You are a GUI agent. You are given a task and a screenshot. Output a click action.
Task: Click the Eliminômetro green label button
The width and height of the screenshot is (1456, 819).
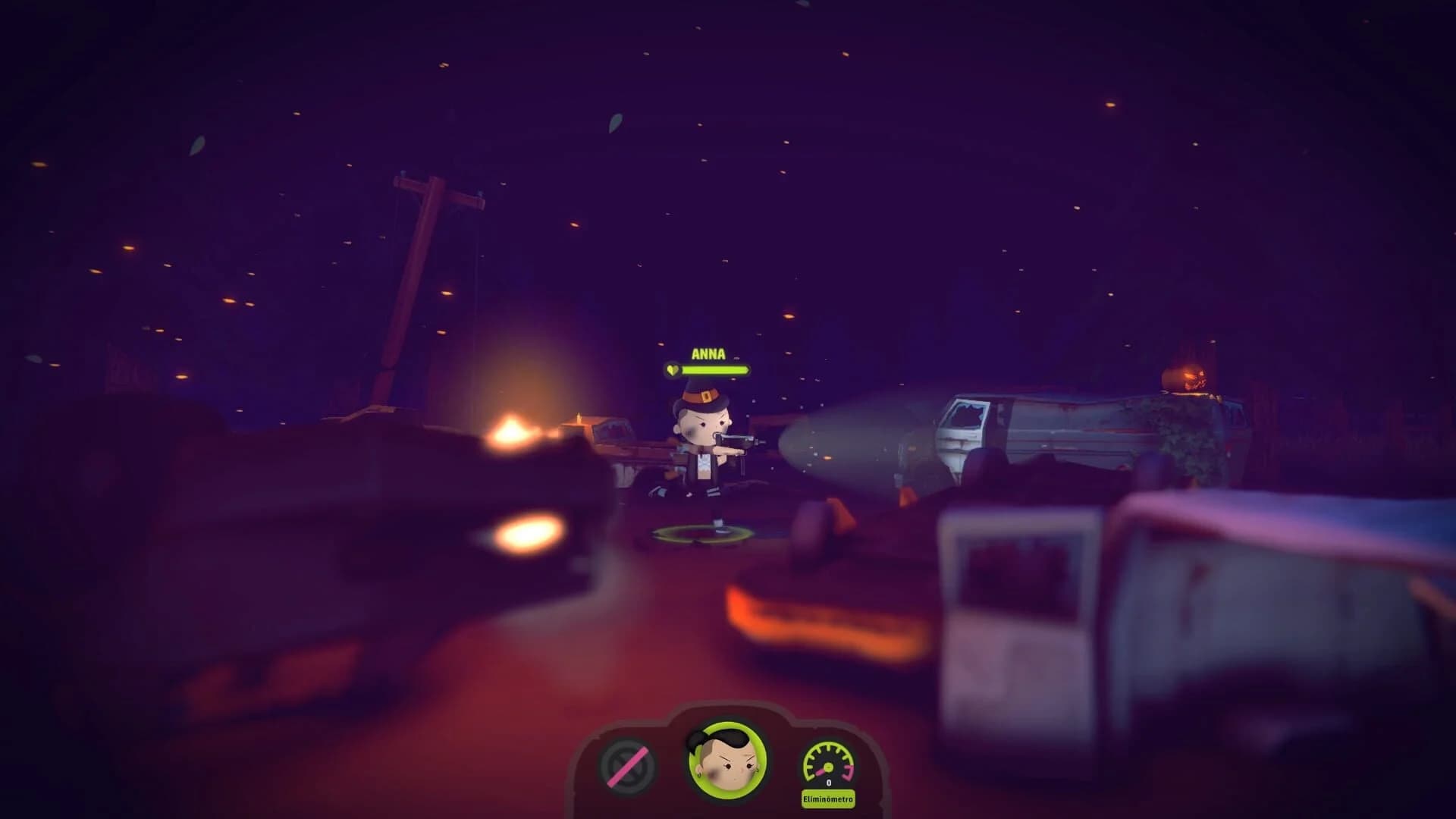coord(829,799)
